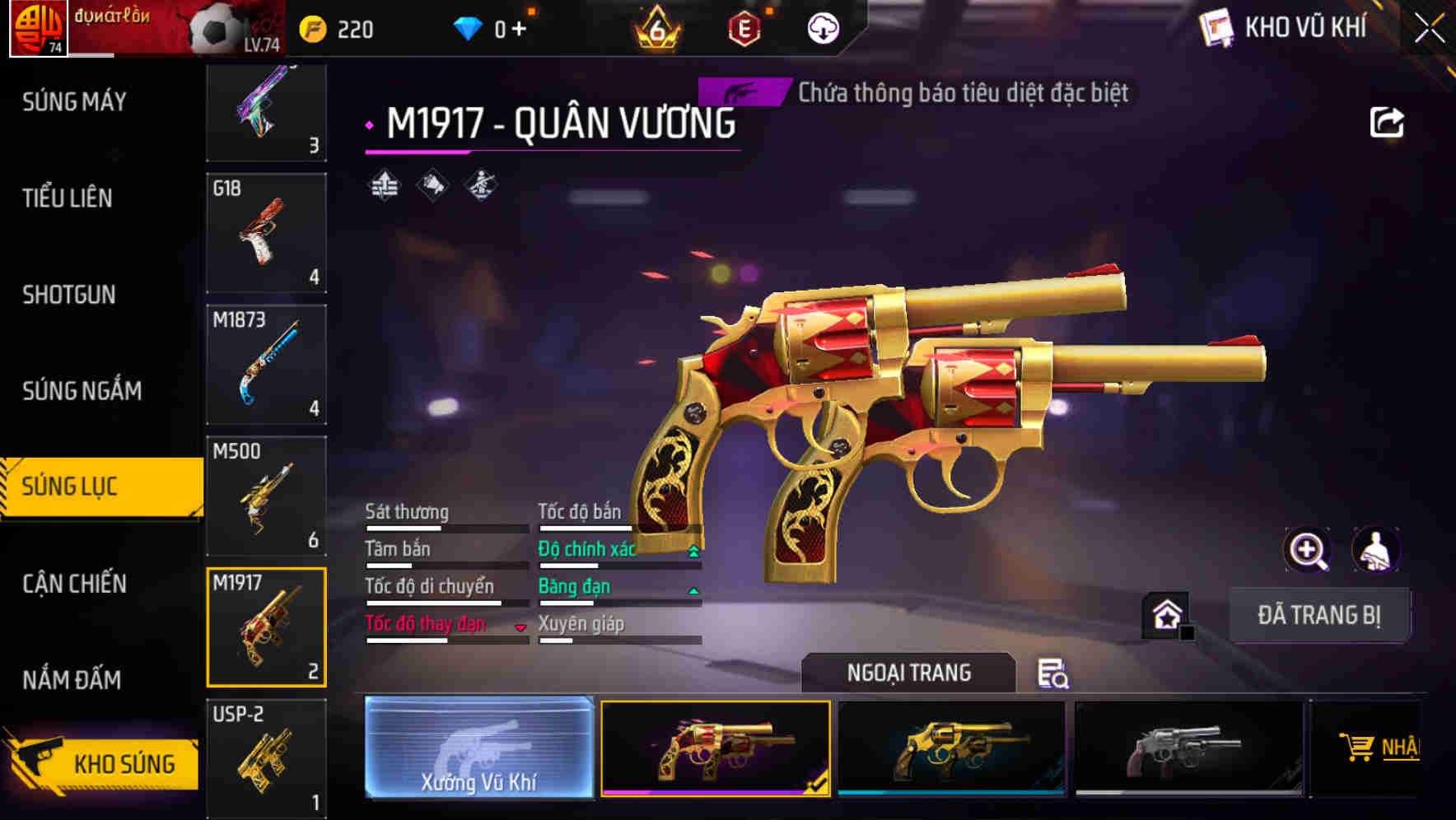Click the gold crown rank badge in the top bar
1456x820 pixels.
pos(654,29)
